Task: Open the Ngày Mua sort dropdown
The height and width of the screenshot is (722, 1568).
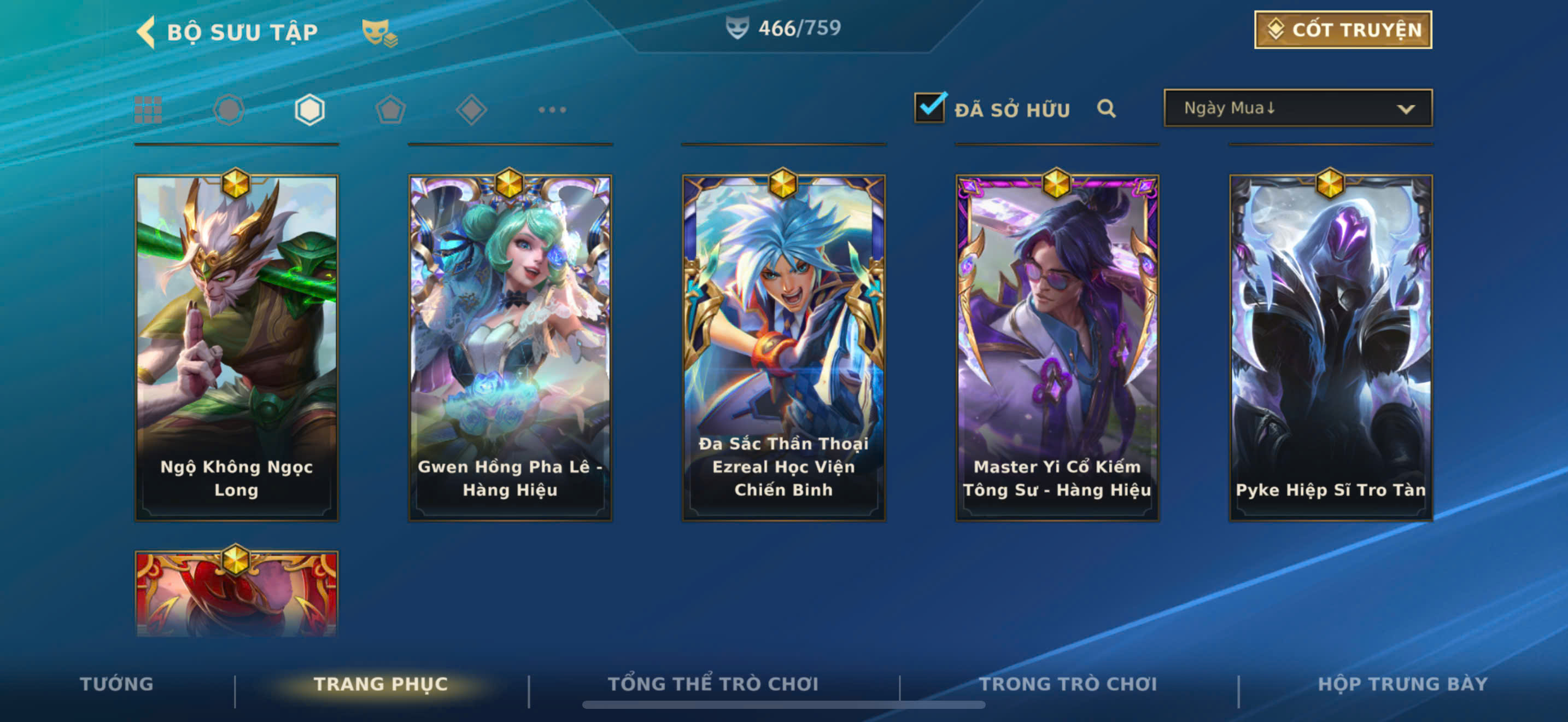Action: (1298, 108)
